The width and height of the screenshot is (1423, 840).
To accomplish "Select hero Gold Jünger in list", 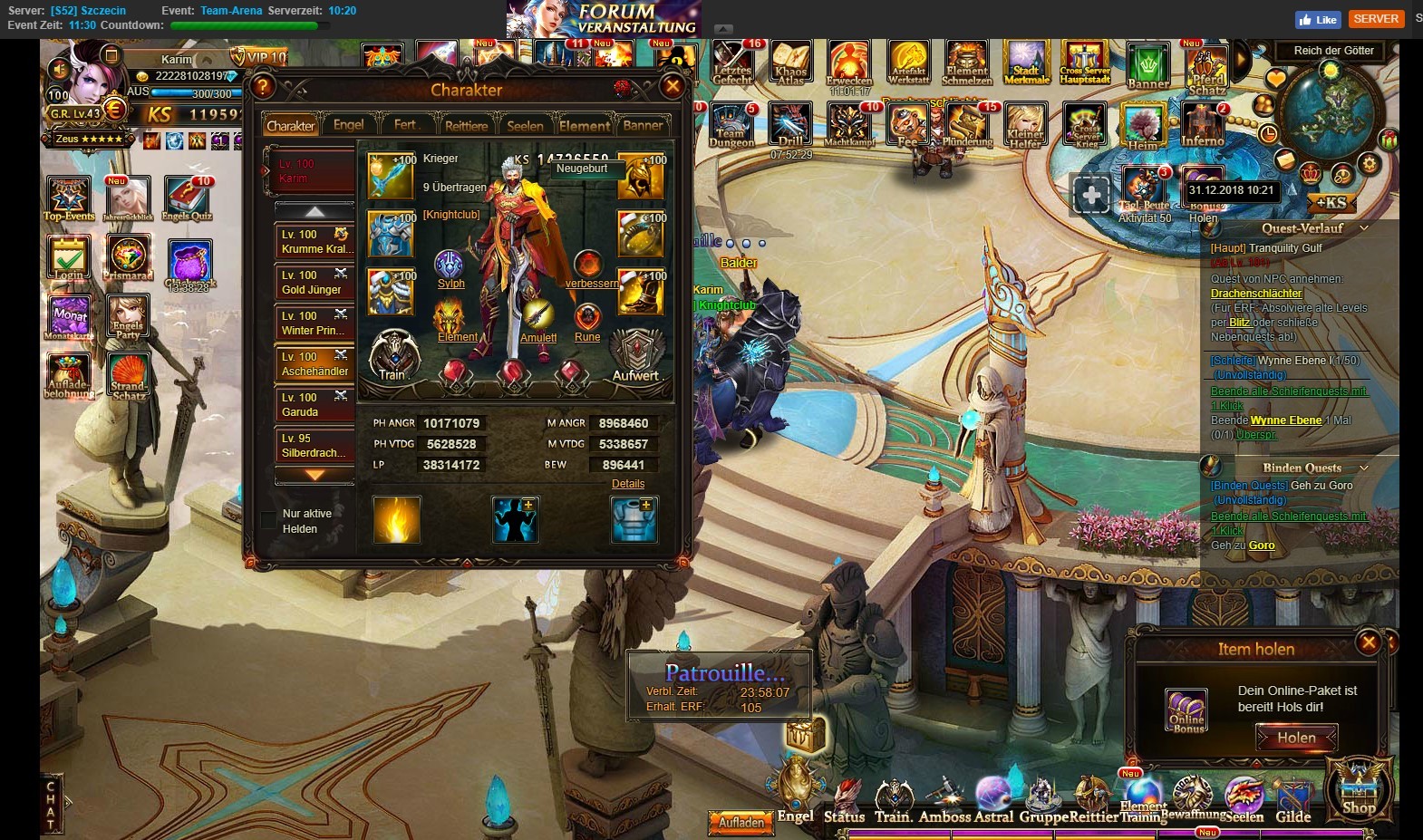I will pos(314,282).
